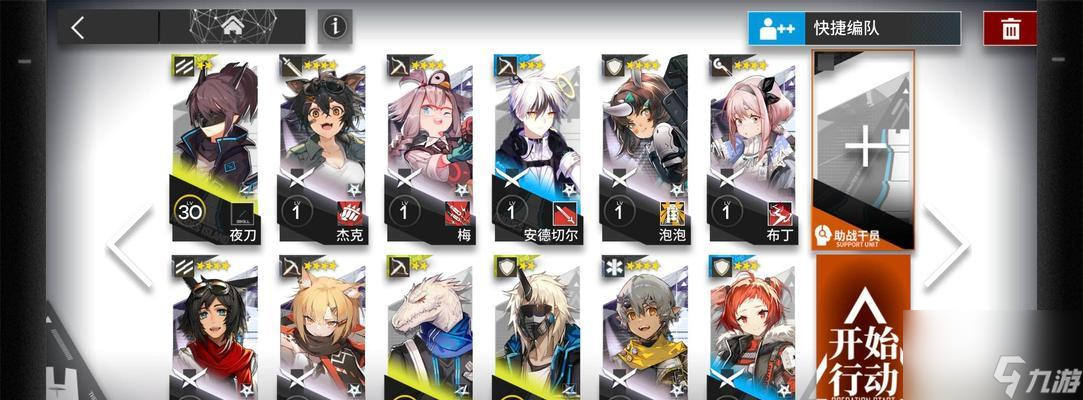Choose operator 梅 card
Screen dimensions: 1083x400
[429, 148]
